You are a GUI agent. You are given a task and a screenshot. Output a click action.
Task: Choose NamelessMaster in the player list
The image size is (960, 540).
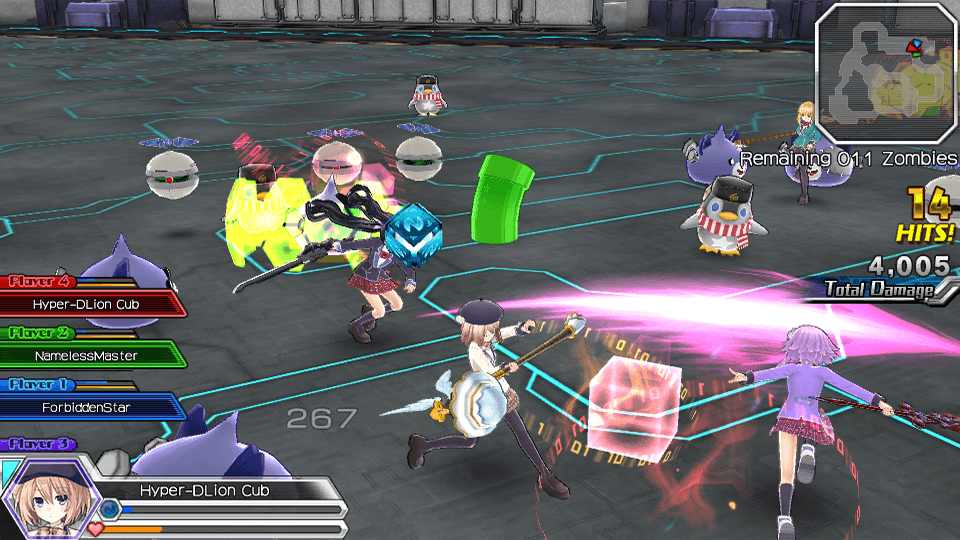click(88, 355)
